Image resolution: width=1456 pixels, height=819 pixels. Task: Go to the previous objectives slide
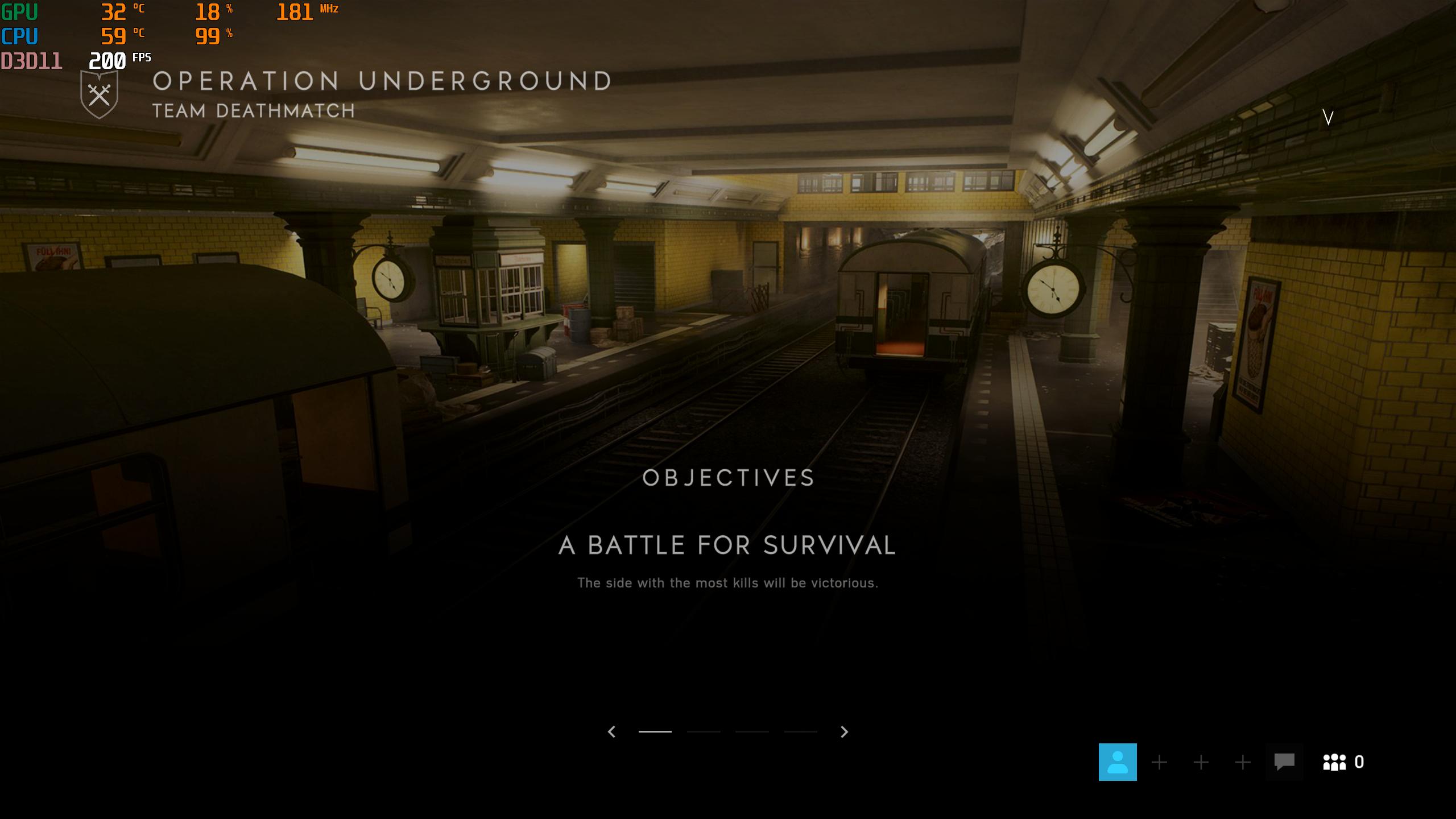612,732
